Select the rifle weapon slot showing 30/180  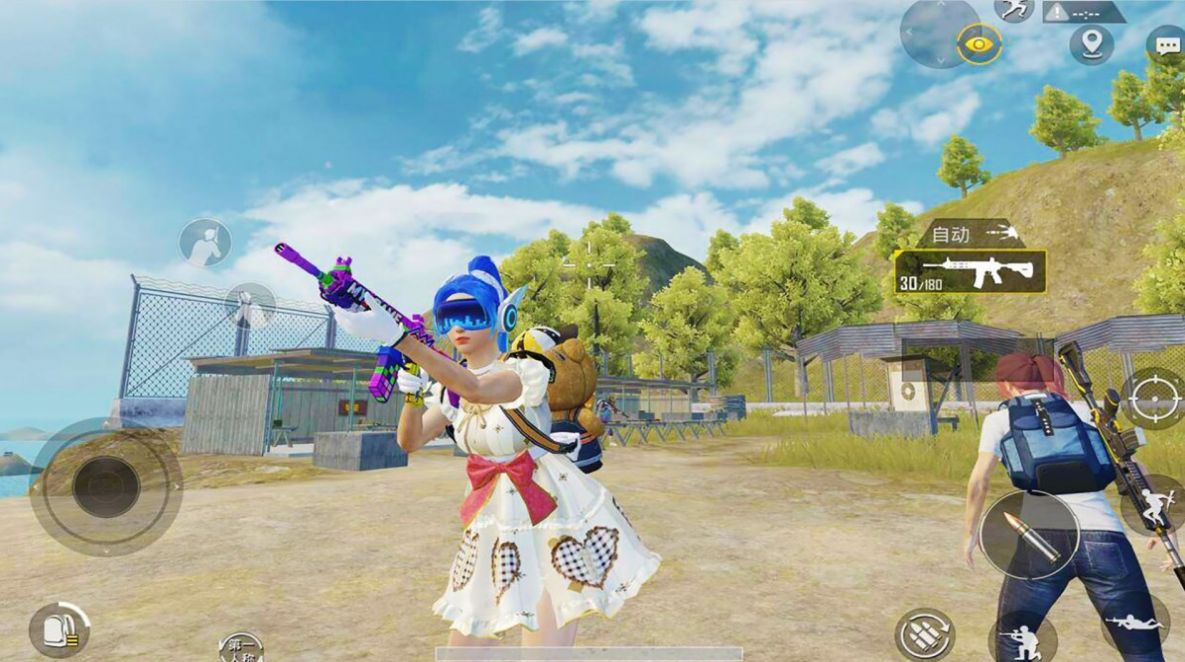tap(970, 272)
